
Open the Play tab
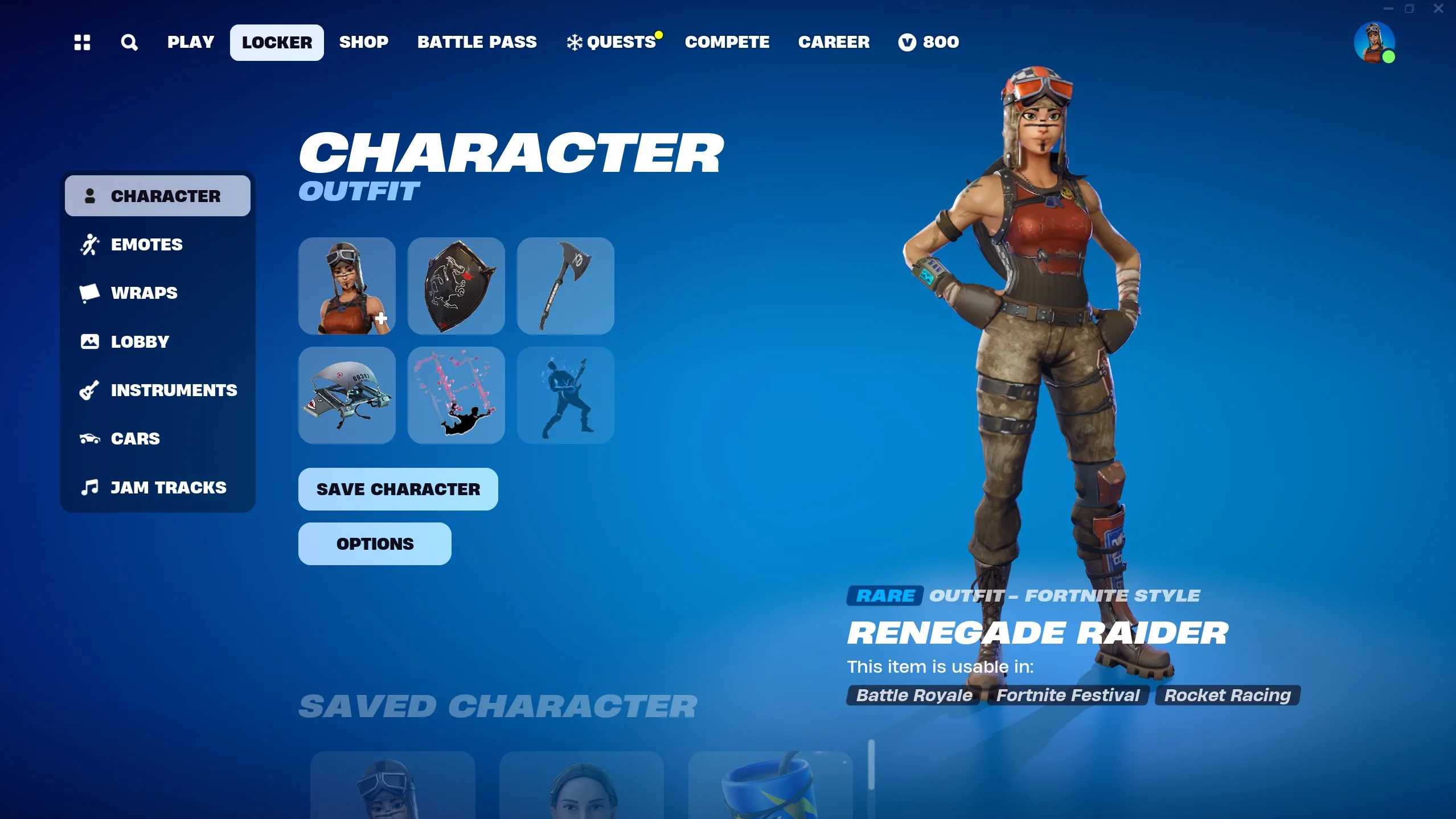coord(190,42)
